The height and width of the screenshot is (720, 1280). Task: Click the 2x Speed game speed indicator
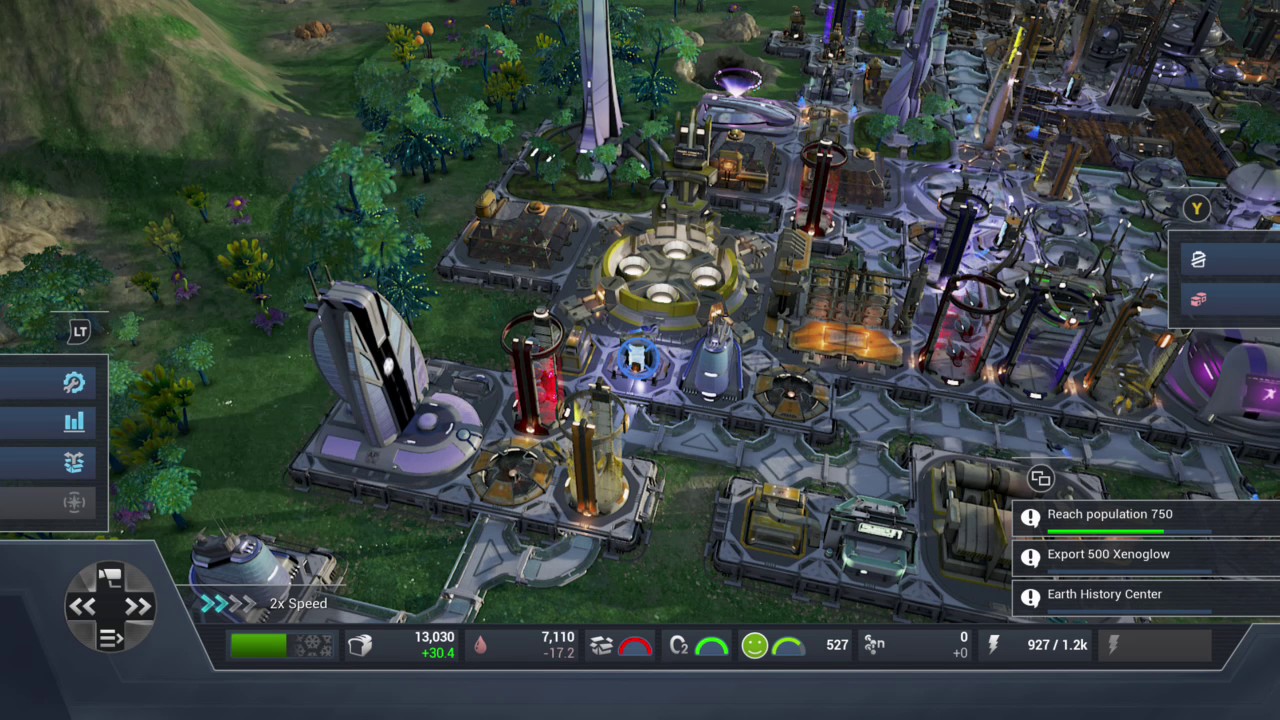pos(298,604)
